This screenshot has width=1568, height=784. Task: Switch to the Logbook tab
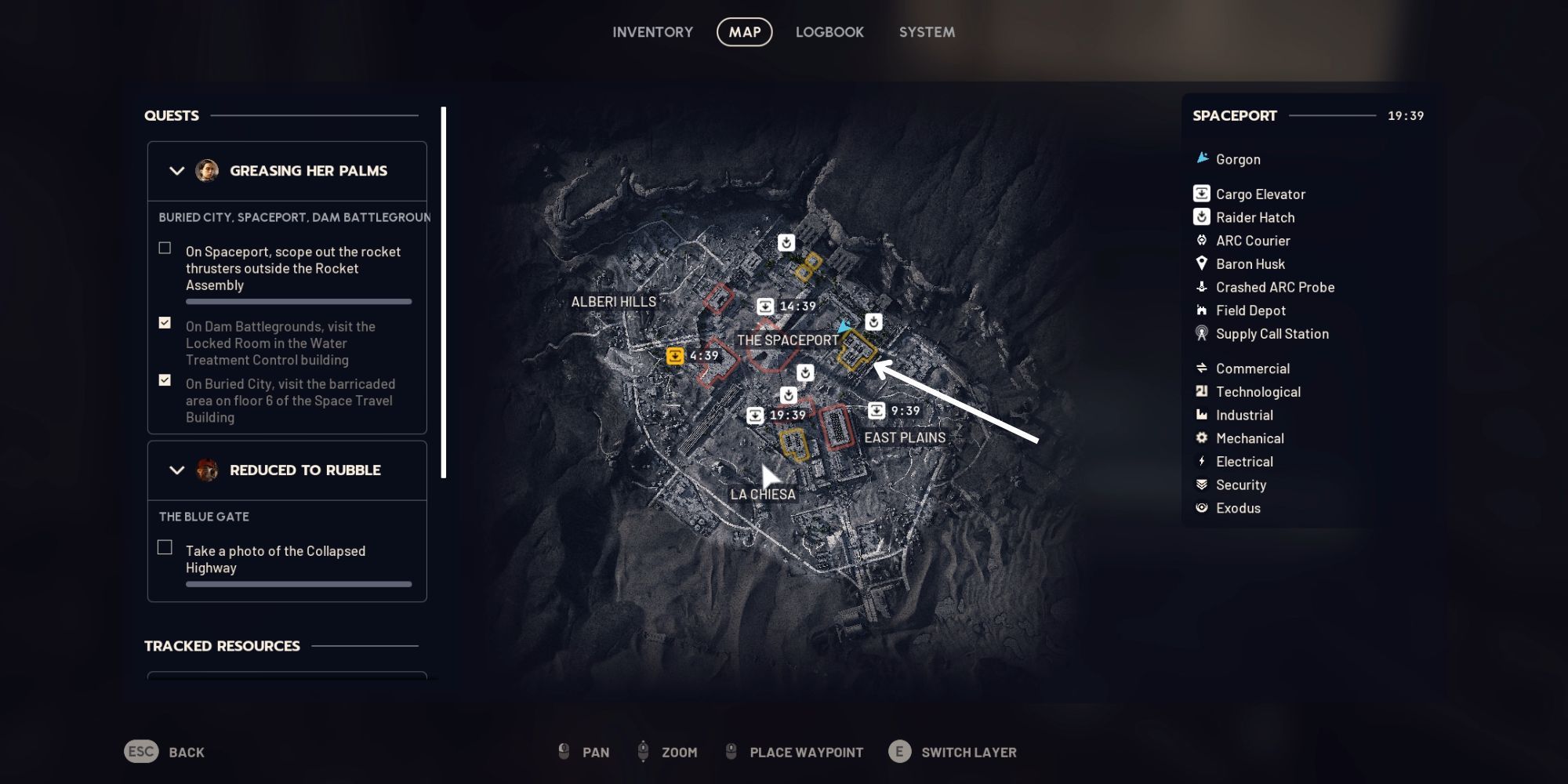coord(829,32)
